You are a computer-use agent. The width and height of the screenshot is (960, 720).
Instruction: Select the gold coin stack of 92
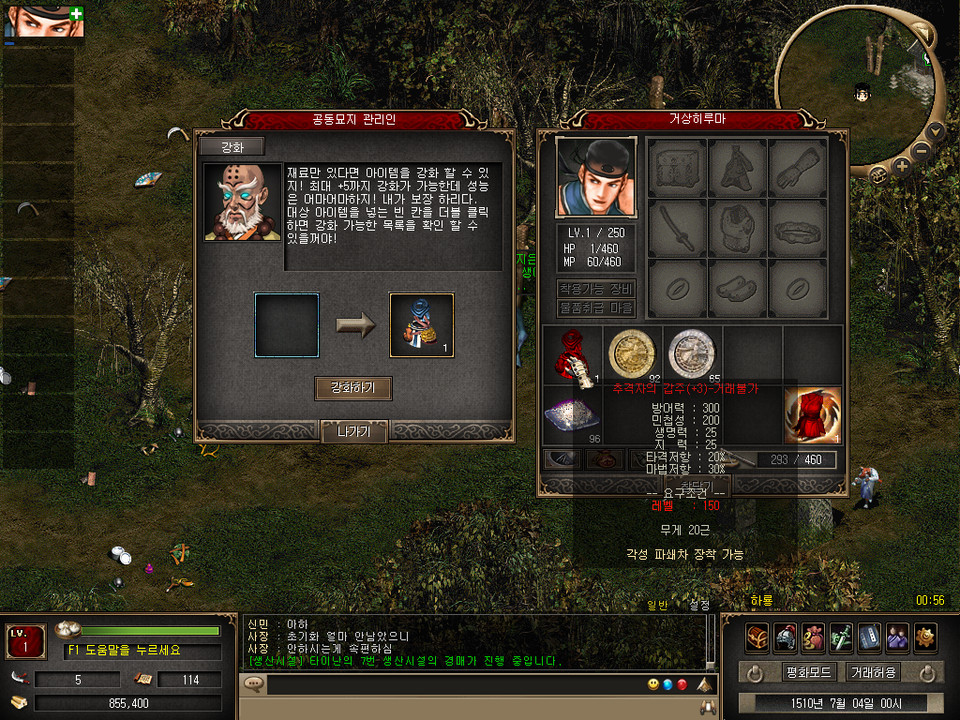tap(632, 352)
